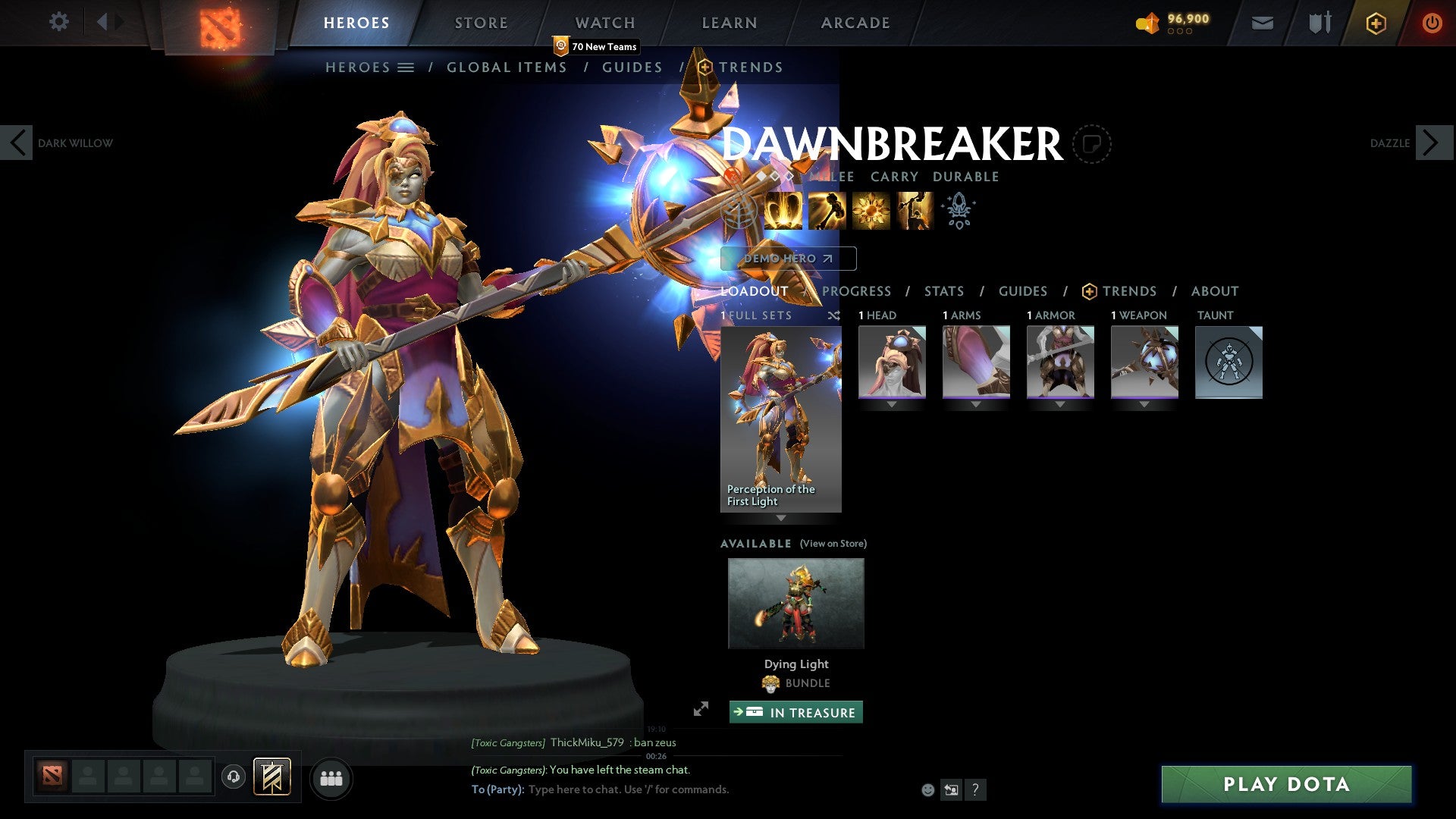Switch to the WATCH tab
This screenshot has width=1456, height=819.
tap(605, 23)
